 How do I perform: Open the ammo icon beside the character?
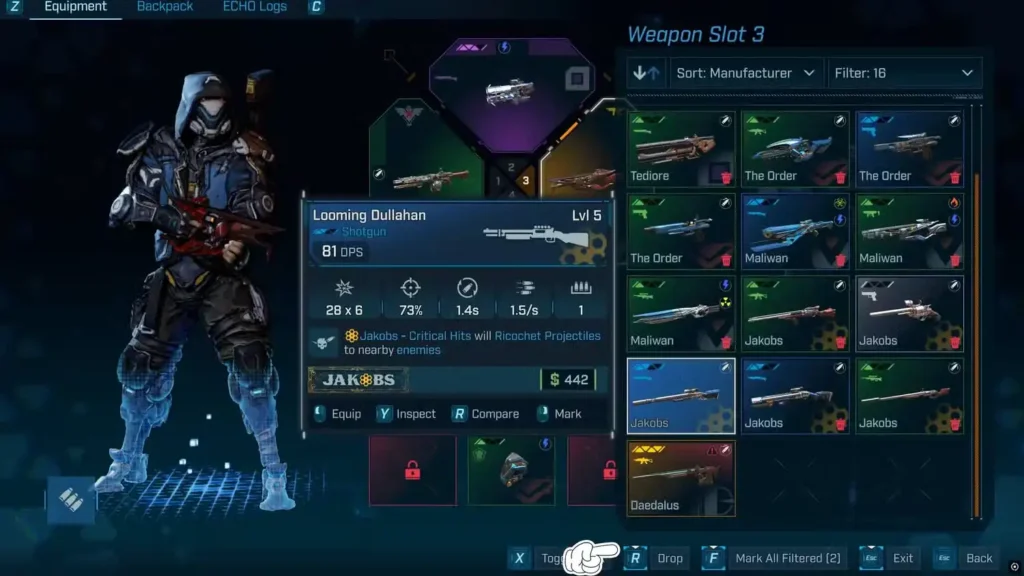click(x=71, y=500)
